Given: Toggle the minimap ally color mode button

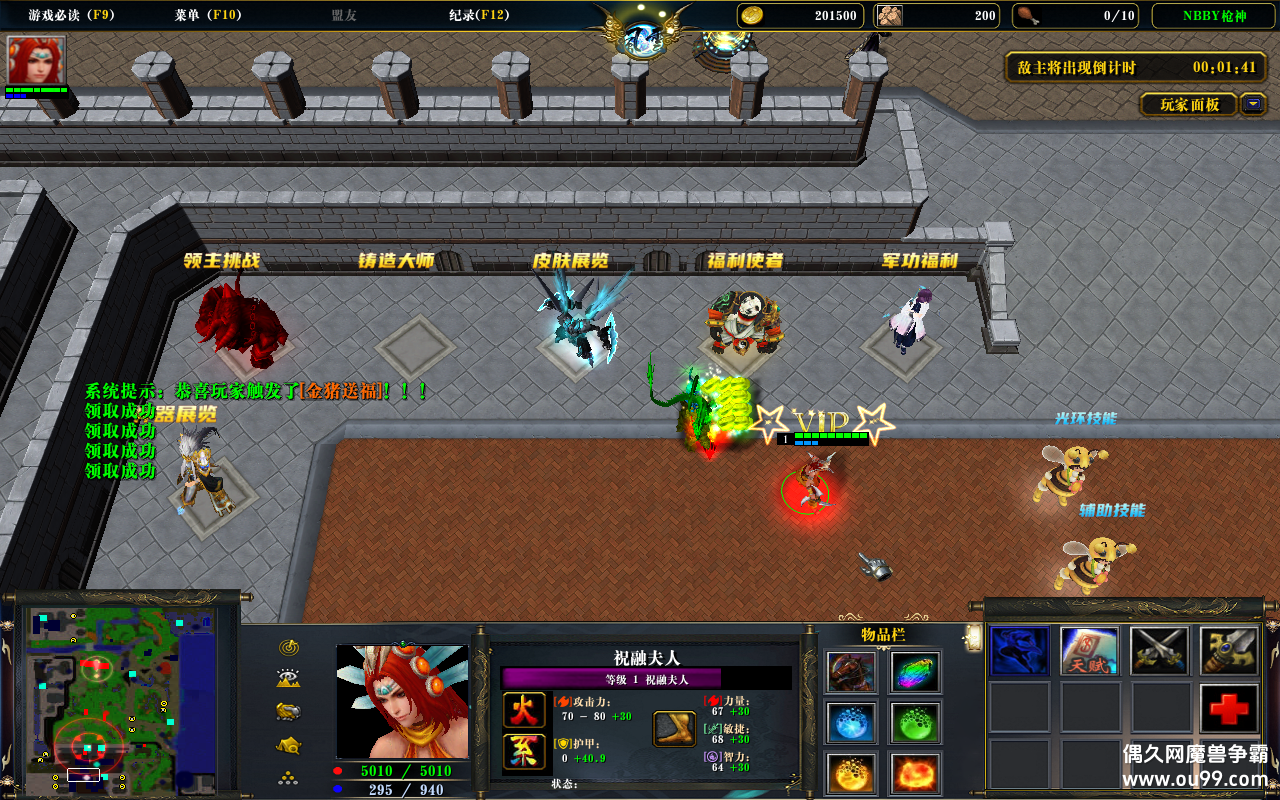Looking at the screenshot, I should pos(290,711).
